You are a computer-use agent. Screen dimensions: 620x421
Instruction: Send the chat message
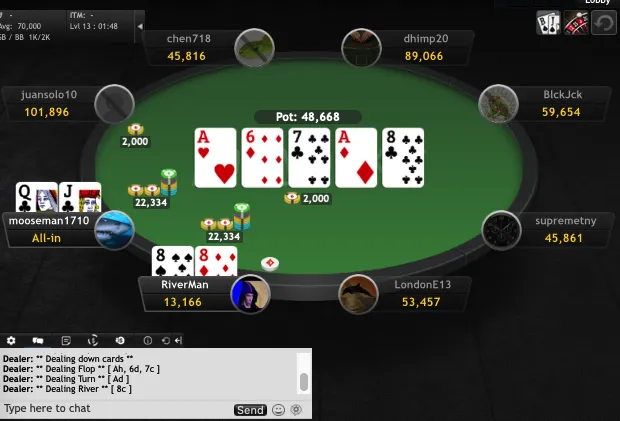[x=250, y=410]
